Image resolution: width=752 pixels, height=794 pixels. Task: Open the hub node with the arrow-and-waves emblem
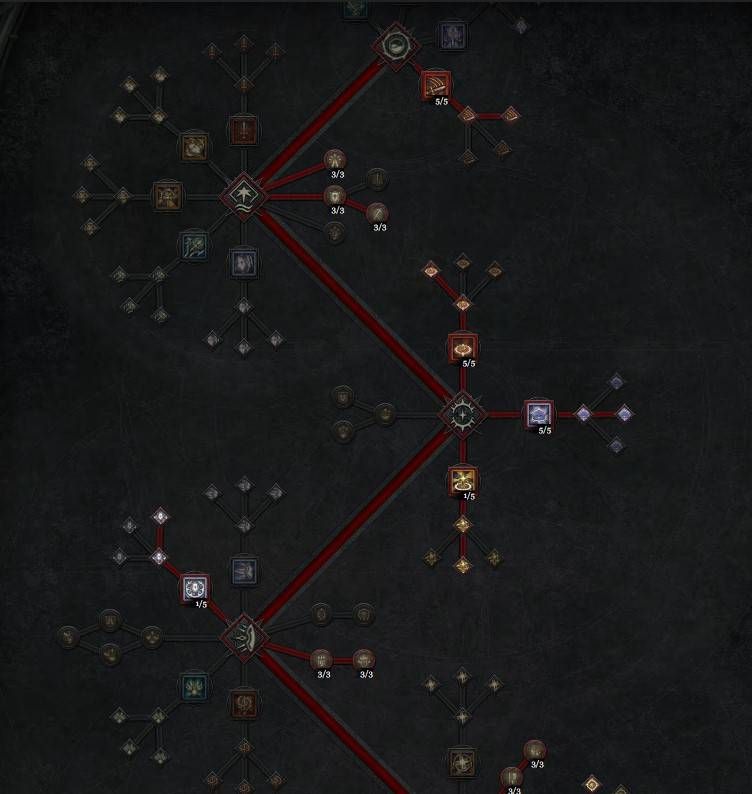tap(243, 194)
